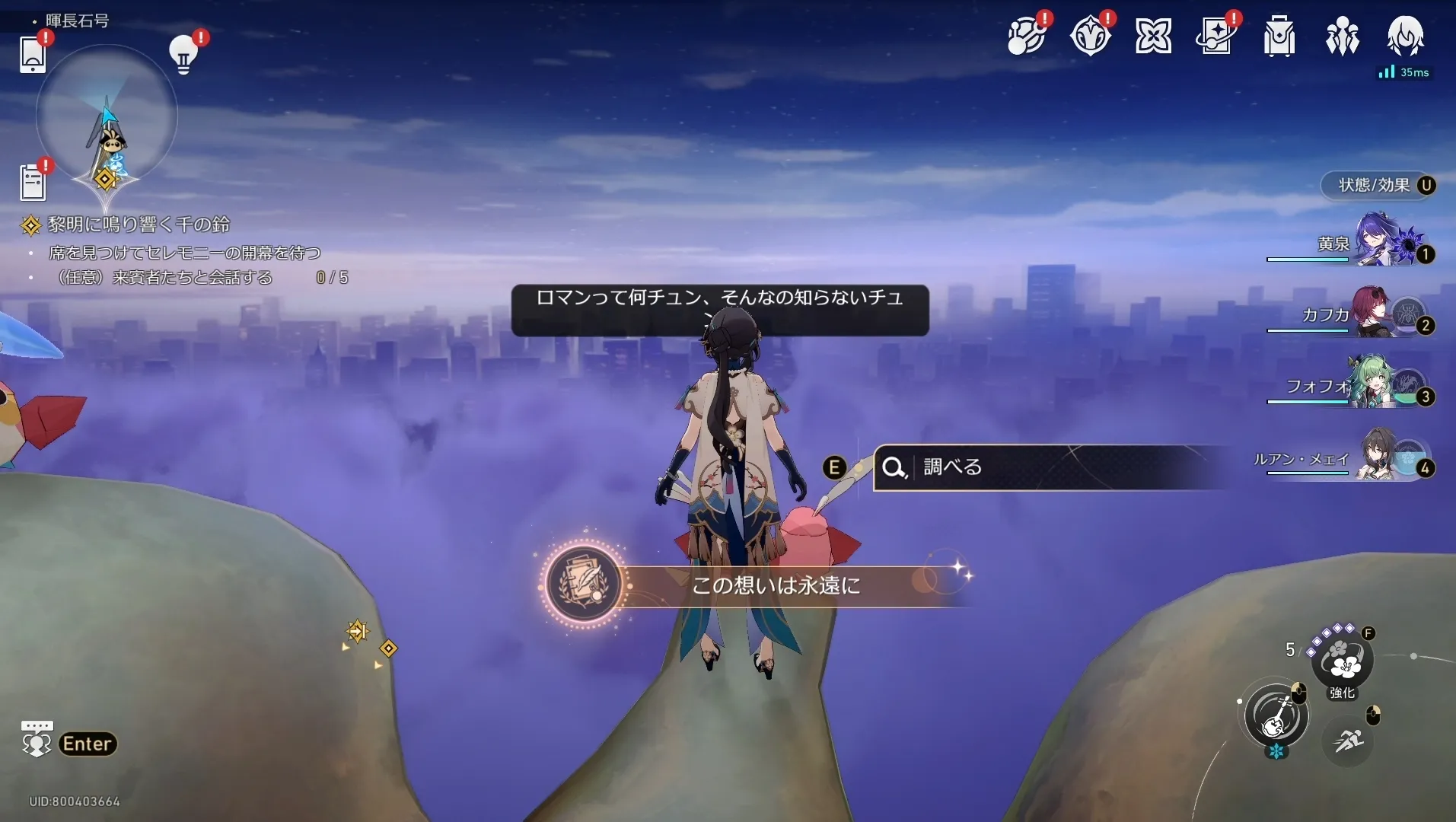This screenshot has width=1456, height=822.
Task: Select the tracked quest 黎明に鳴り響く千の鈴
Action: pyautogui.click(x=139, y=225)
